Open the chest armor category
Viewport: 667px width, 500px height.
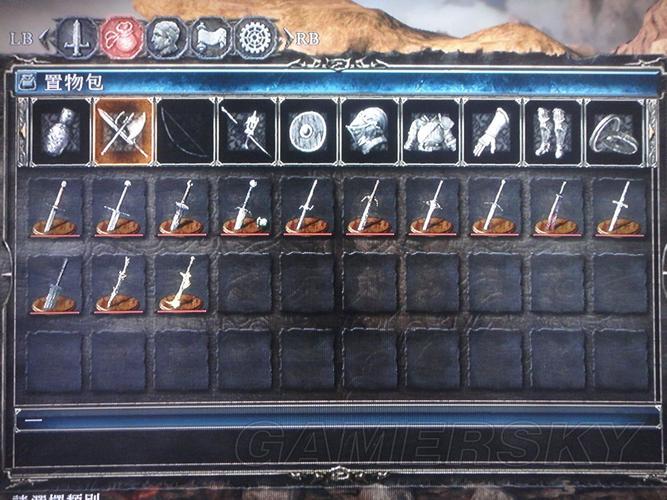coord(431,131)
